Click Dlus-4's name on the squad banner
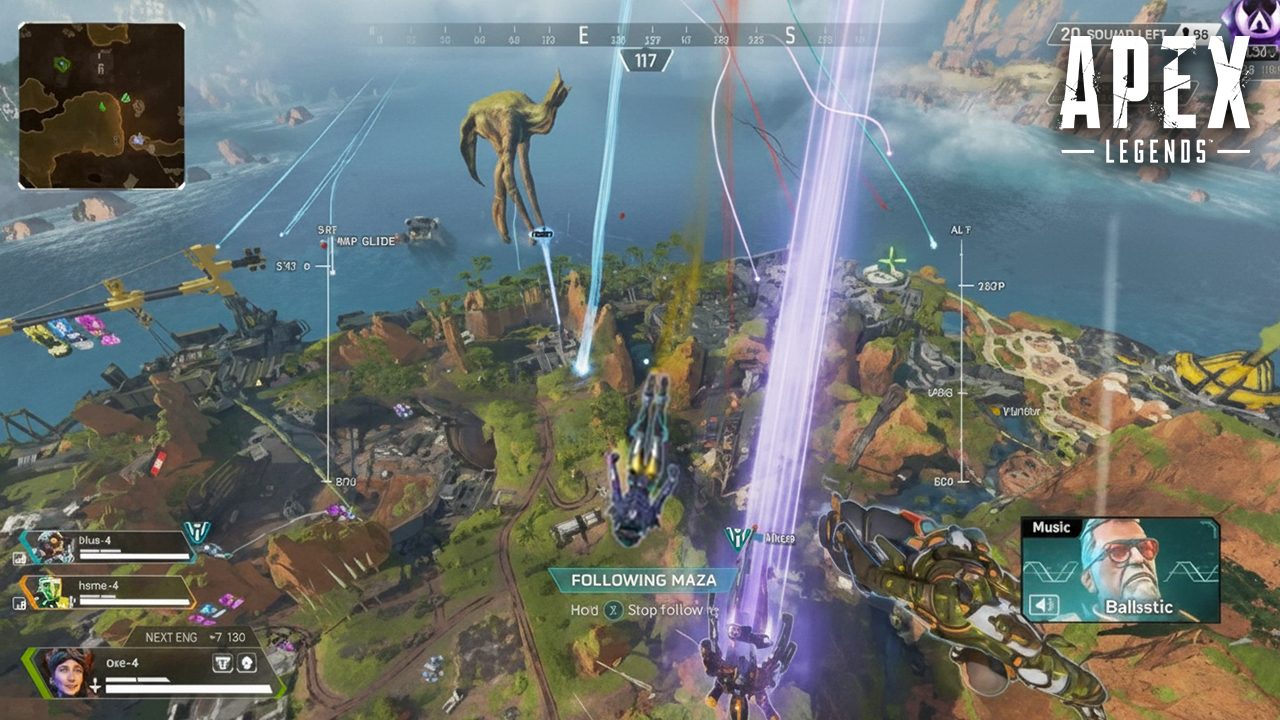Screen dimensions: 1280x720 [x=93, y=540]
